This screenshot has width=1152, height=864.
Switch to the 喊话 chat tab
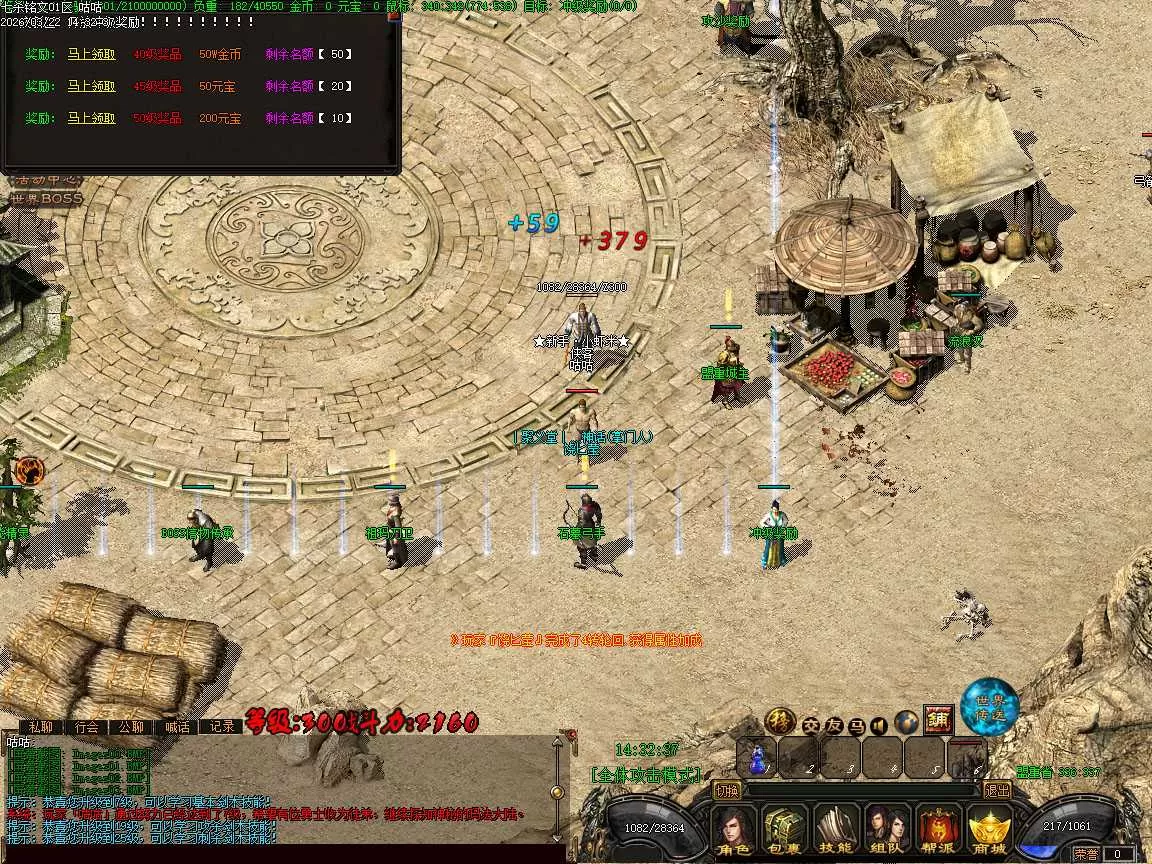point(177,727)
